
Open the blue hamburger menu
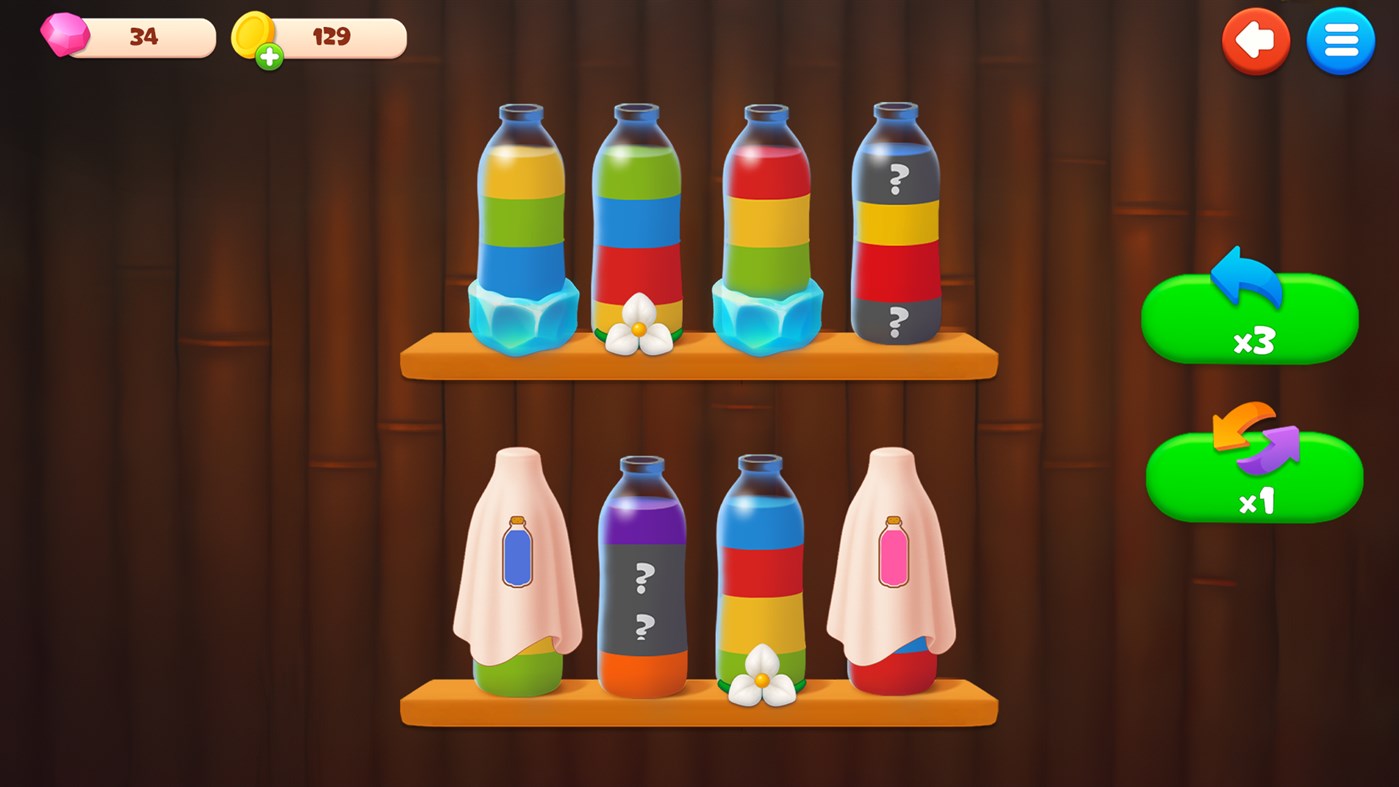pyautogui.click(x=1341, y=41)
